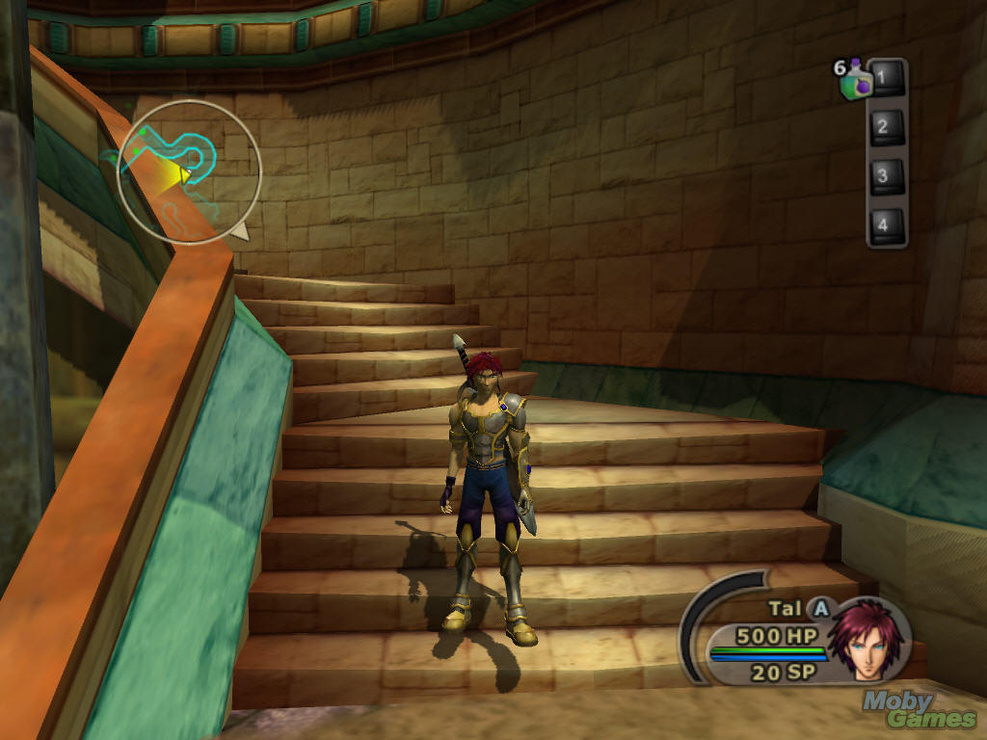Choose quick slot number 2
This screenshot has width=987, height=740.
(885, 127)
